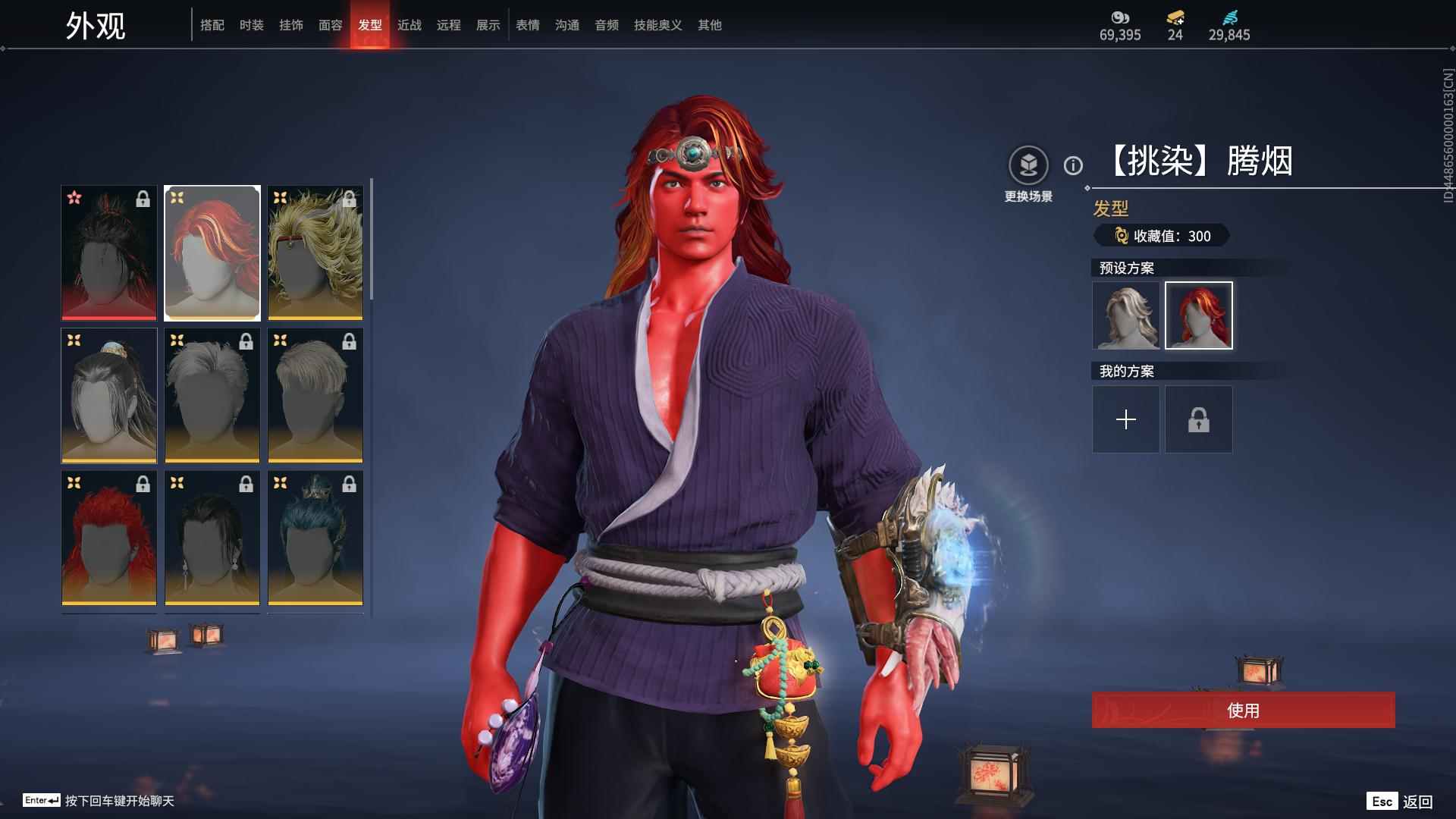The height and width of the screenshot is (819, 1456).
Task: Open the info icon beside the hairstyle name
Action: 1073,165
